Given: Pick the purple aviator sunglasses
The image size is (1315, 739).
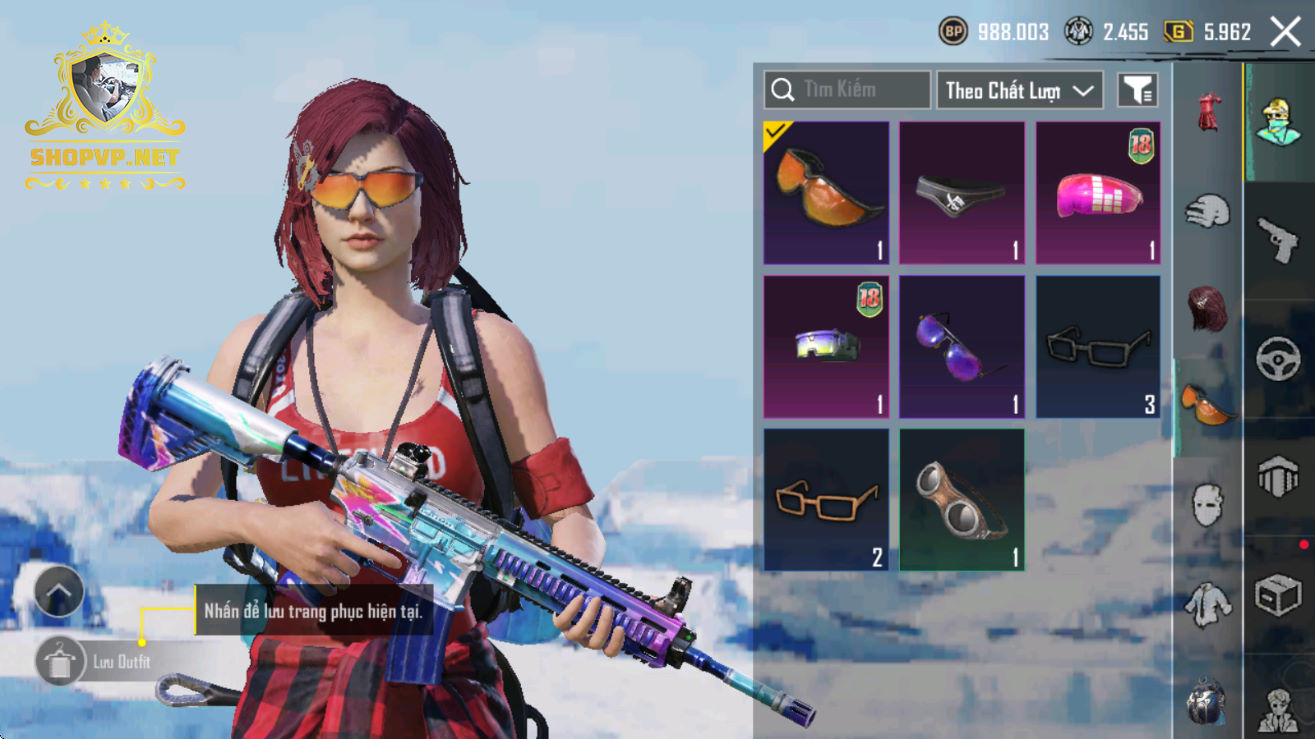Looking at the screenshot, I should pyautogui.click(x=962, y=347).
